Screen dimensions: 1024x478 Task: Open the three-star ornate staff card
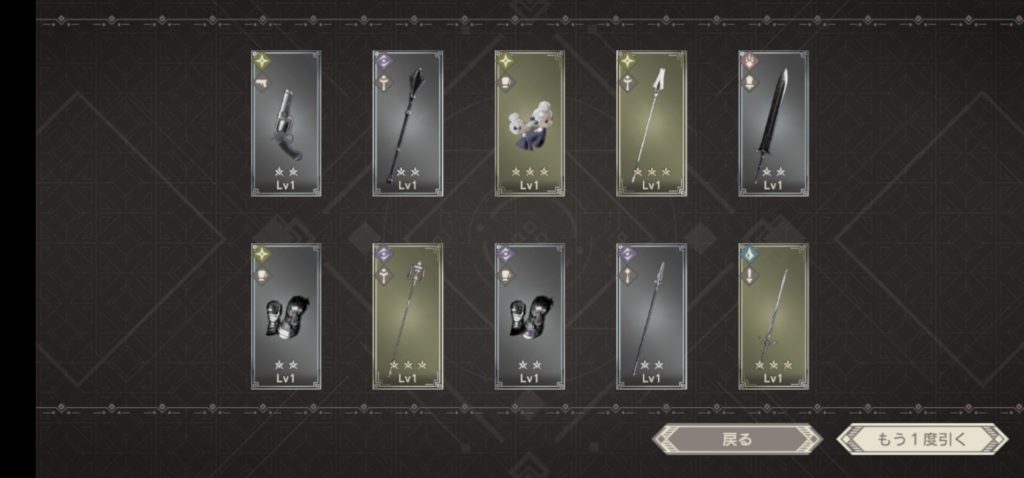click(x=408, y=315)
